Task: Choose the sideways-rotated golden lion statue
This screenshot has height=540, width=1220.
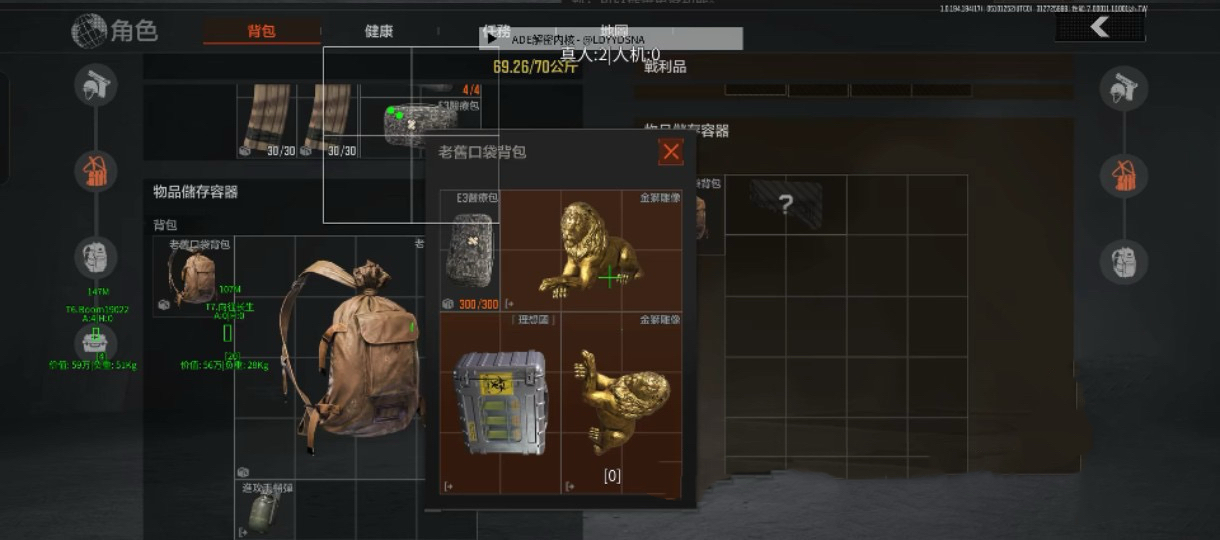Action: (622, 400)
